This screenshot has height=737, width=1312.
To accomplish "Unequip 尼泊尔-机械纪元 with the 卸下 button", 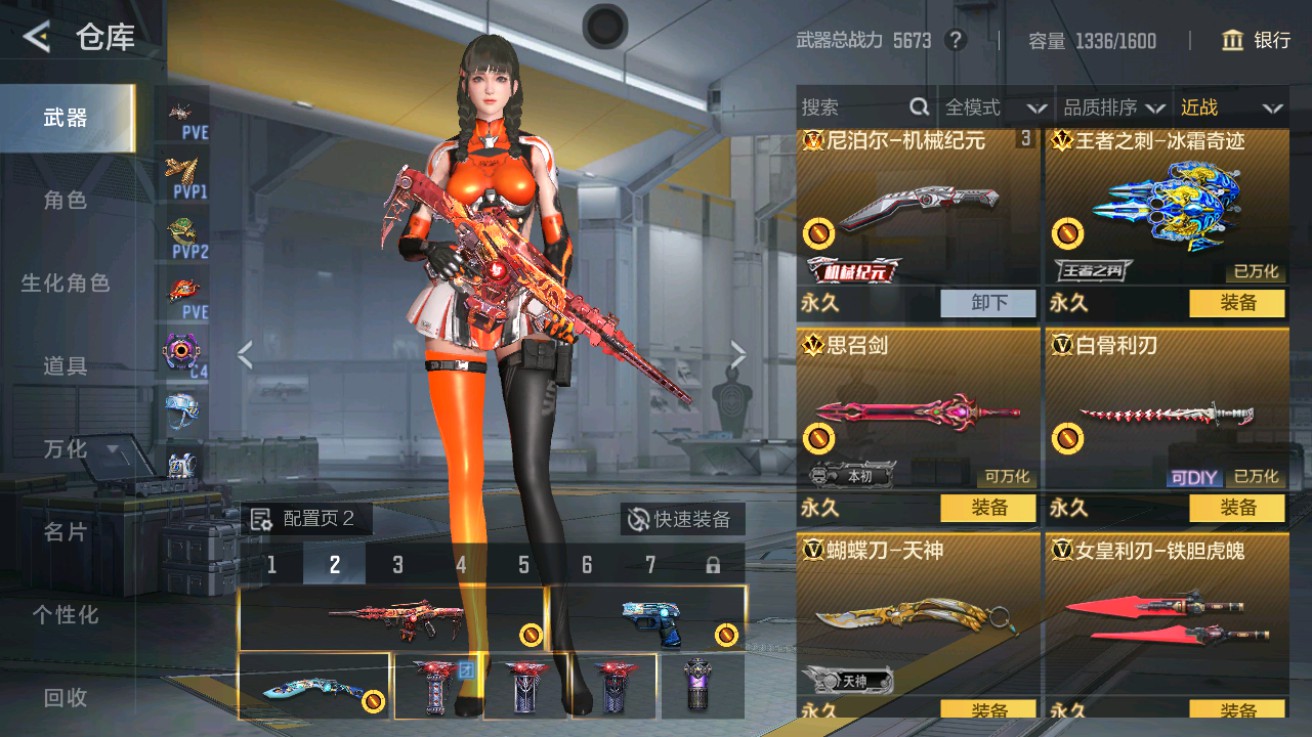I will click(988, 303).
